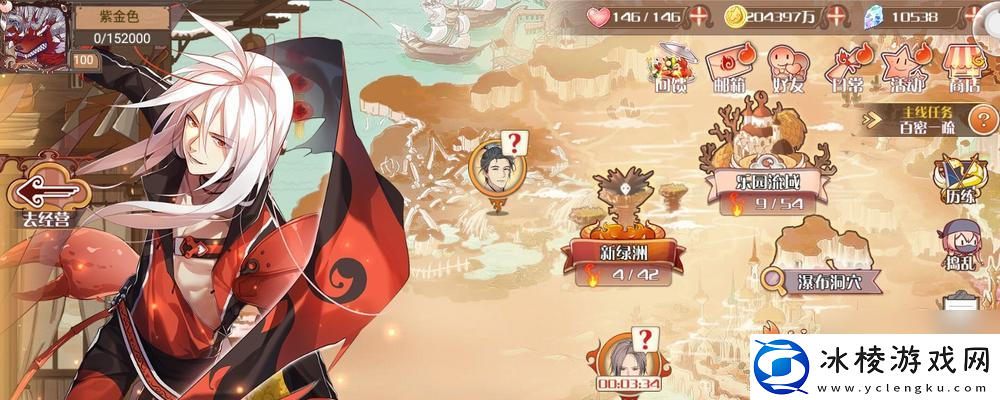Open the 日常 daily tasks
Screen dimensions: 1000x400
846,68
